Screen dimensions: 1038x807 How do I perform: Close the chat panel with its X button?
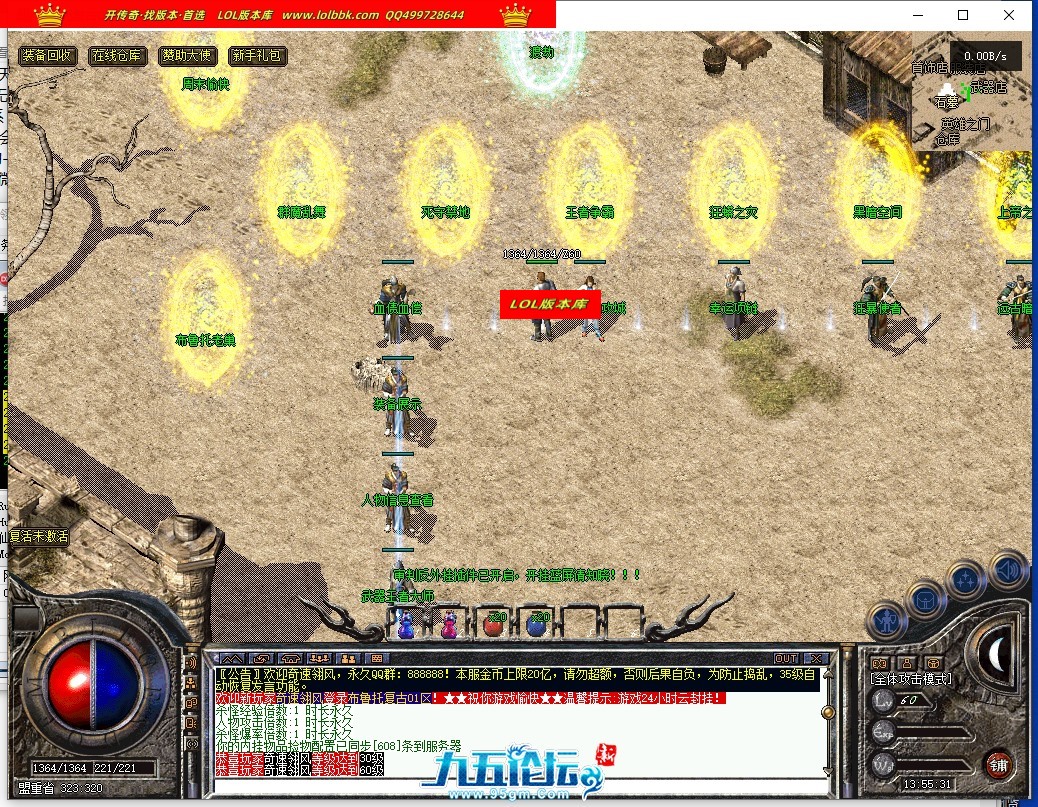pyautogui.click(x=815, y=658)
